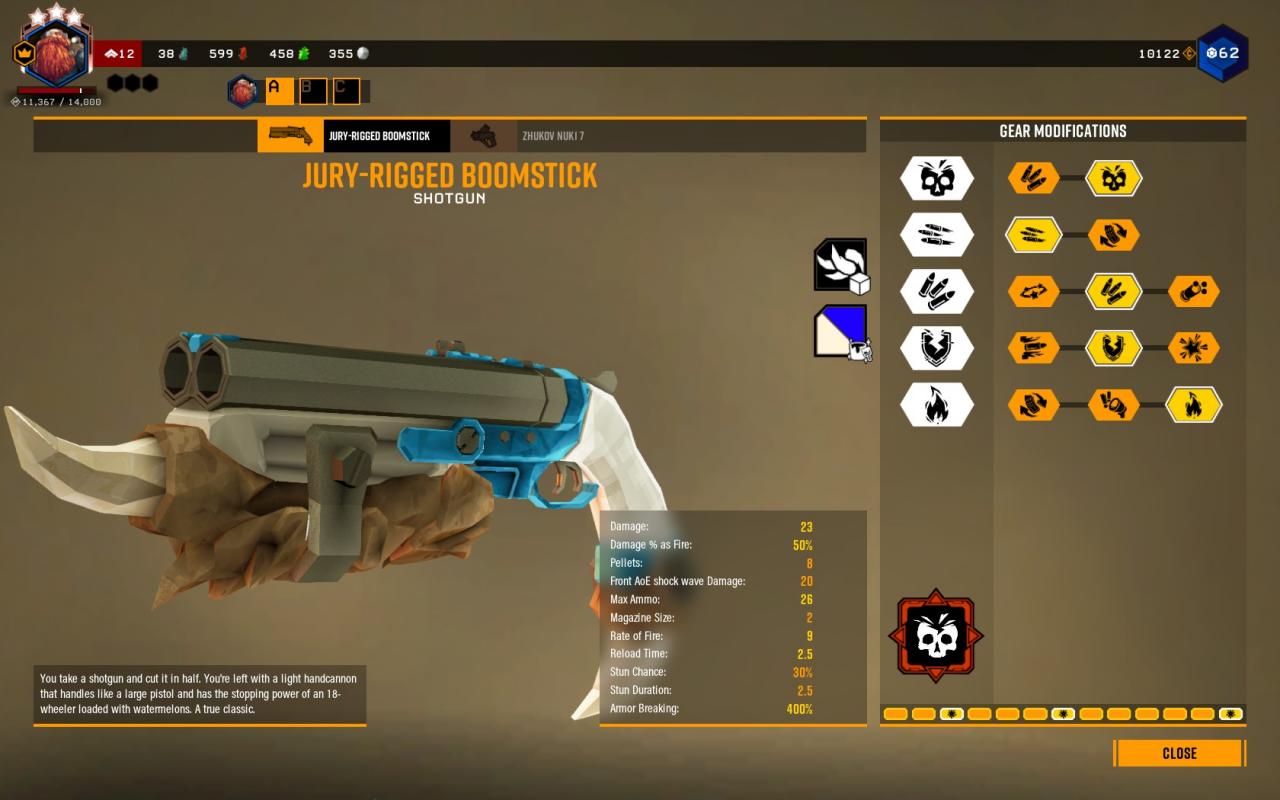The width and height of the screenshot is (1280, 800).
Task: Open the weapon framework skin icon
Action: click(x=840, y=265)
